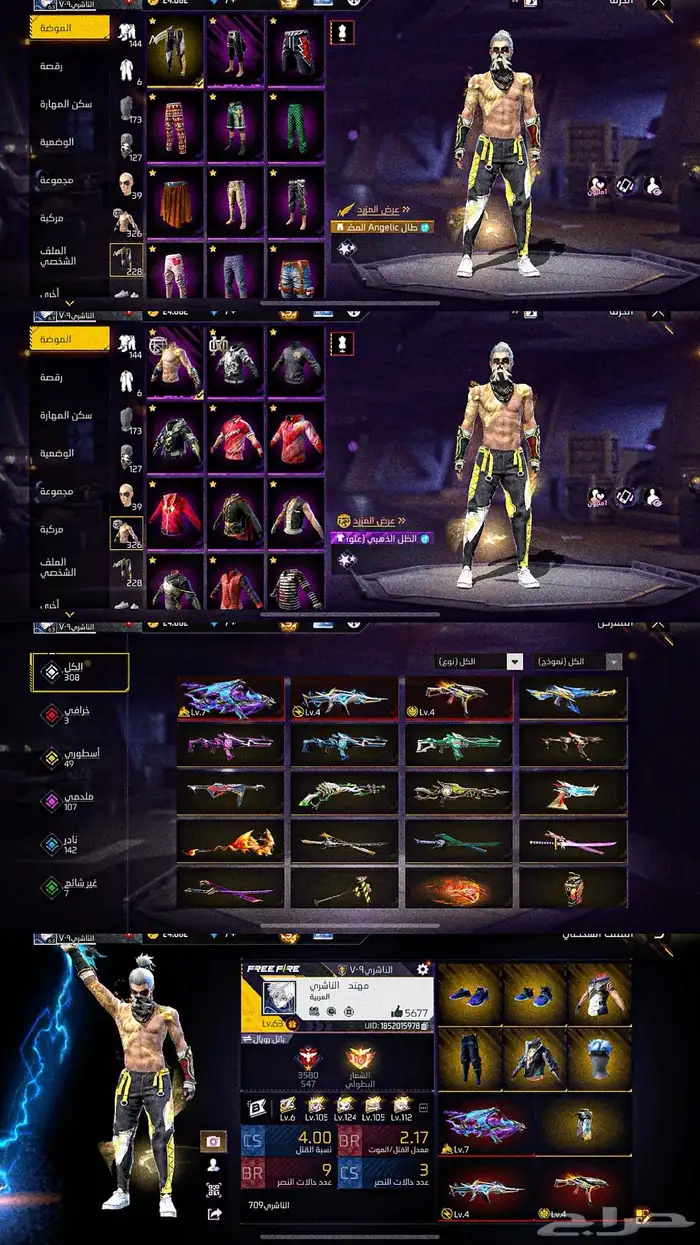The image size is (700, 1245).
Task: Click the pink camera button
Action: [x=213, y=1141]
